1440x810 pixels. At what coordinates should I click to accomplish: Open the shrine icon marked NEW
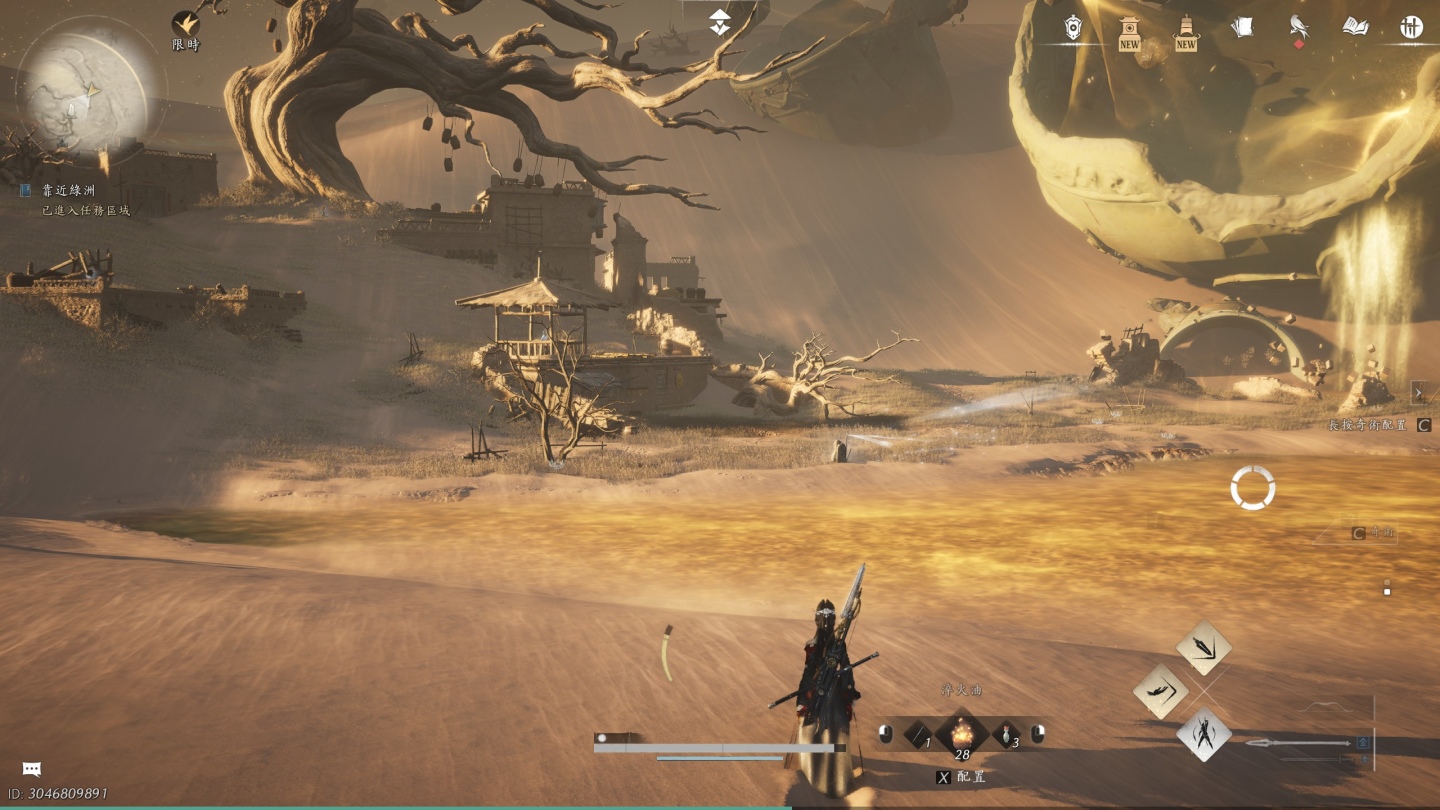coord(1129,32)
